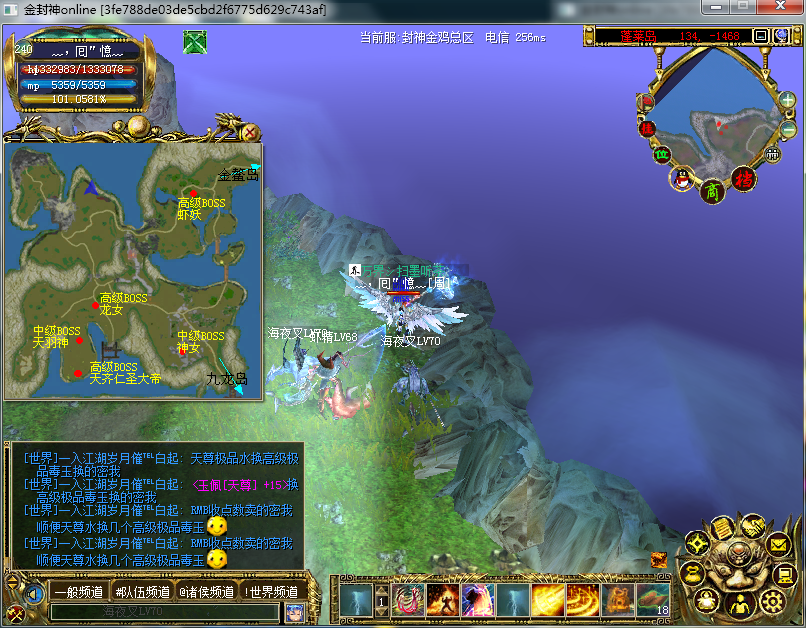The image size is (806, 628).
Task: Select the 龙女 boss marker on map
Action: 96,306
